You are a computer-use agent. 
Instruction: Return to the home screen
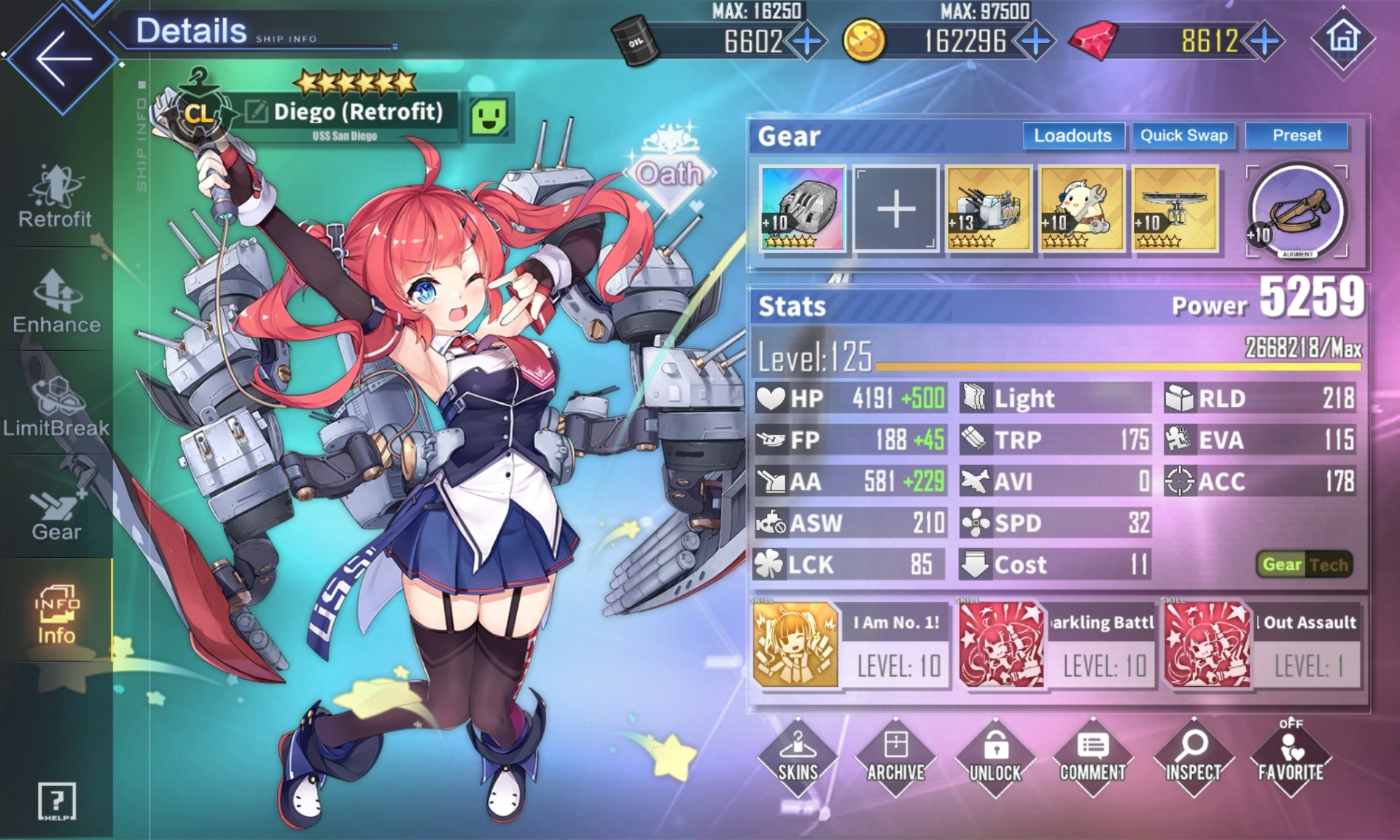[x=1343, y=38]
